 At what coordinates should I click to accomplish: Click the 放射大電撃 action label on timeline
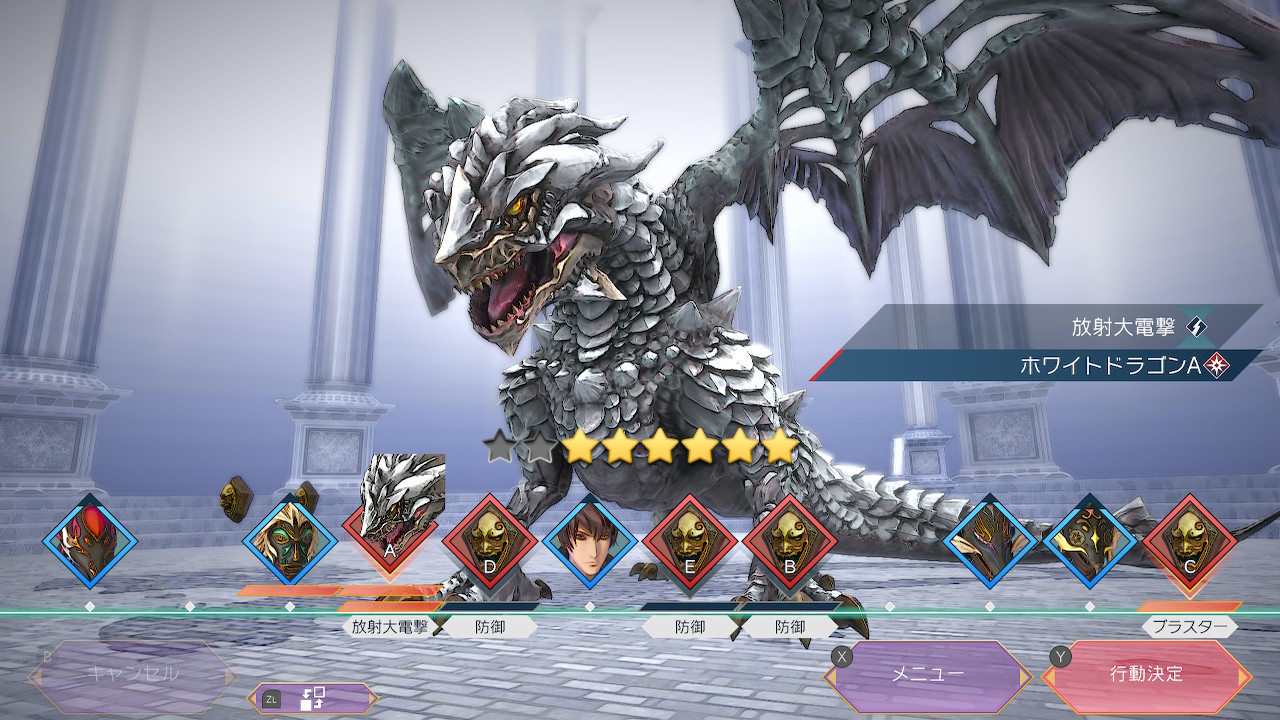[390, 627]
